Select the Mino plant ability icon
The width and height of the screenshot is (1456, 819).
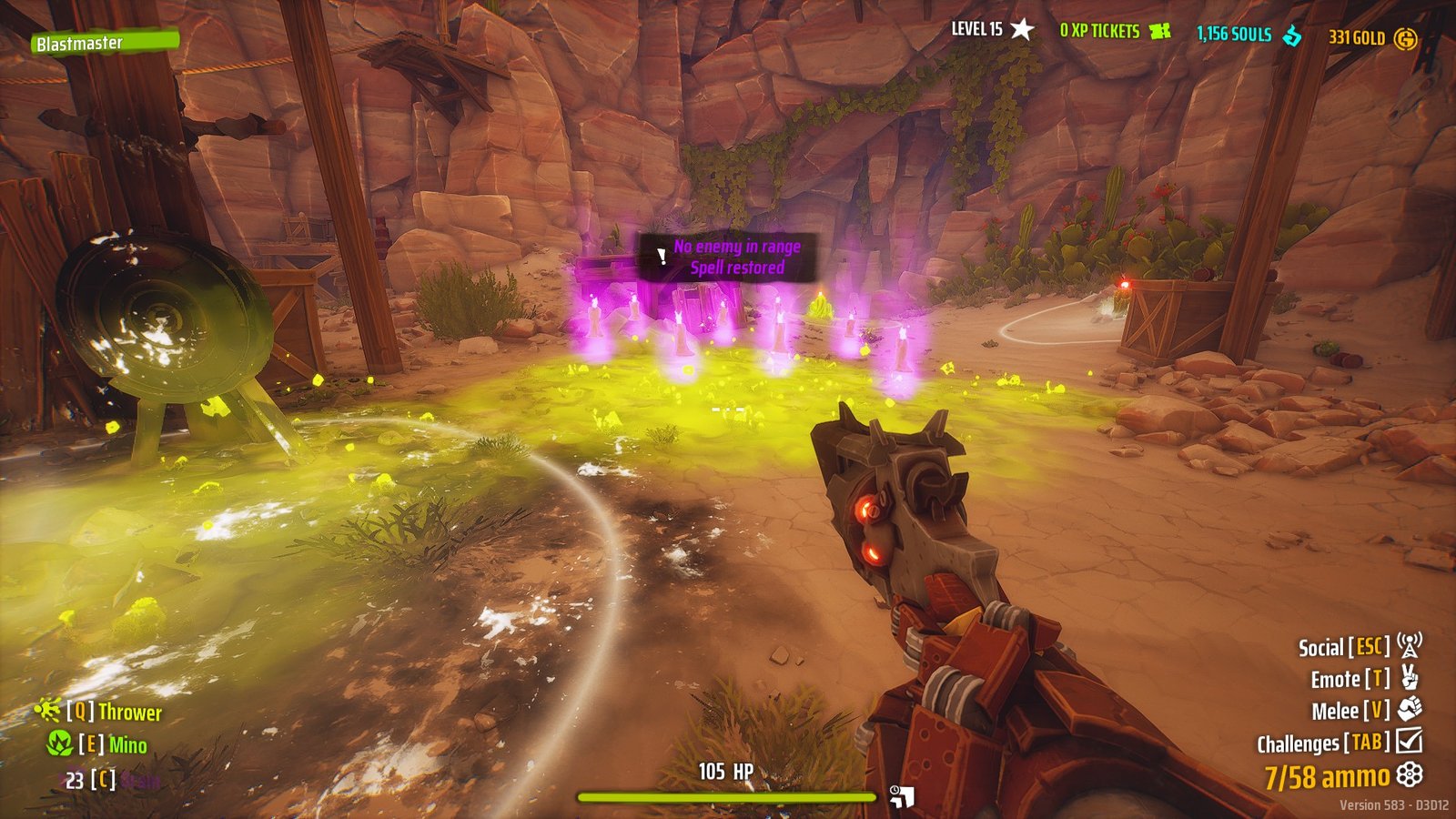60,743
